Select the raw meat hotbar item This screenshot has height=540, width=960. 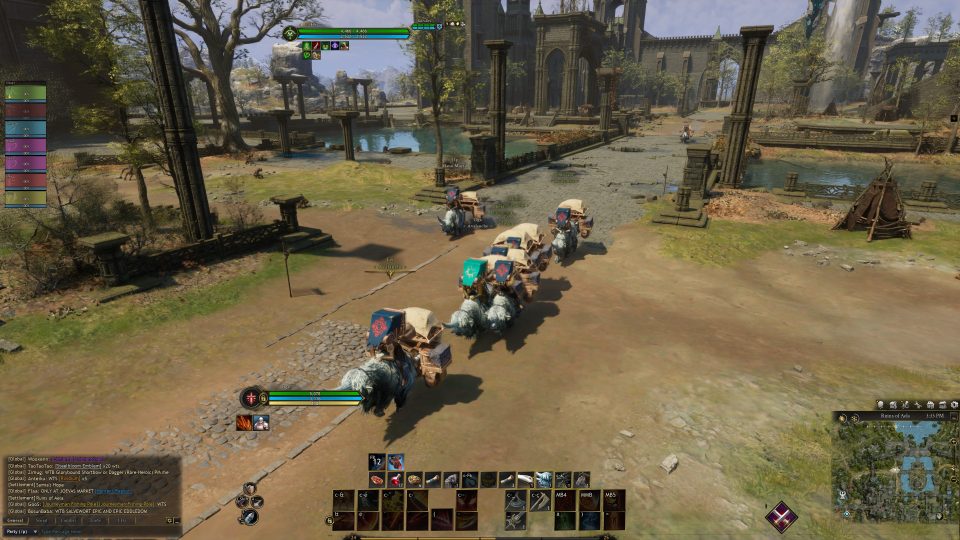377,480
